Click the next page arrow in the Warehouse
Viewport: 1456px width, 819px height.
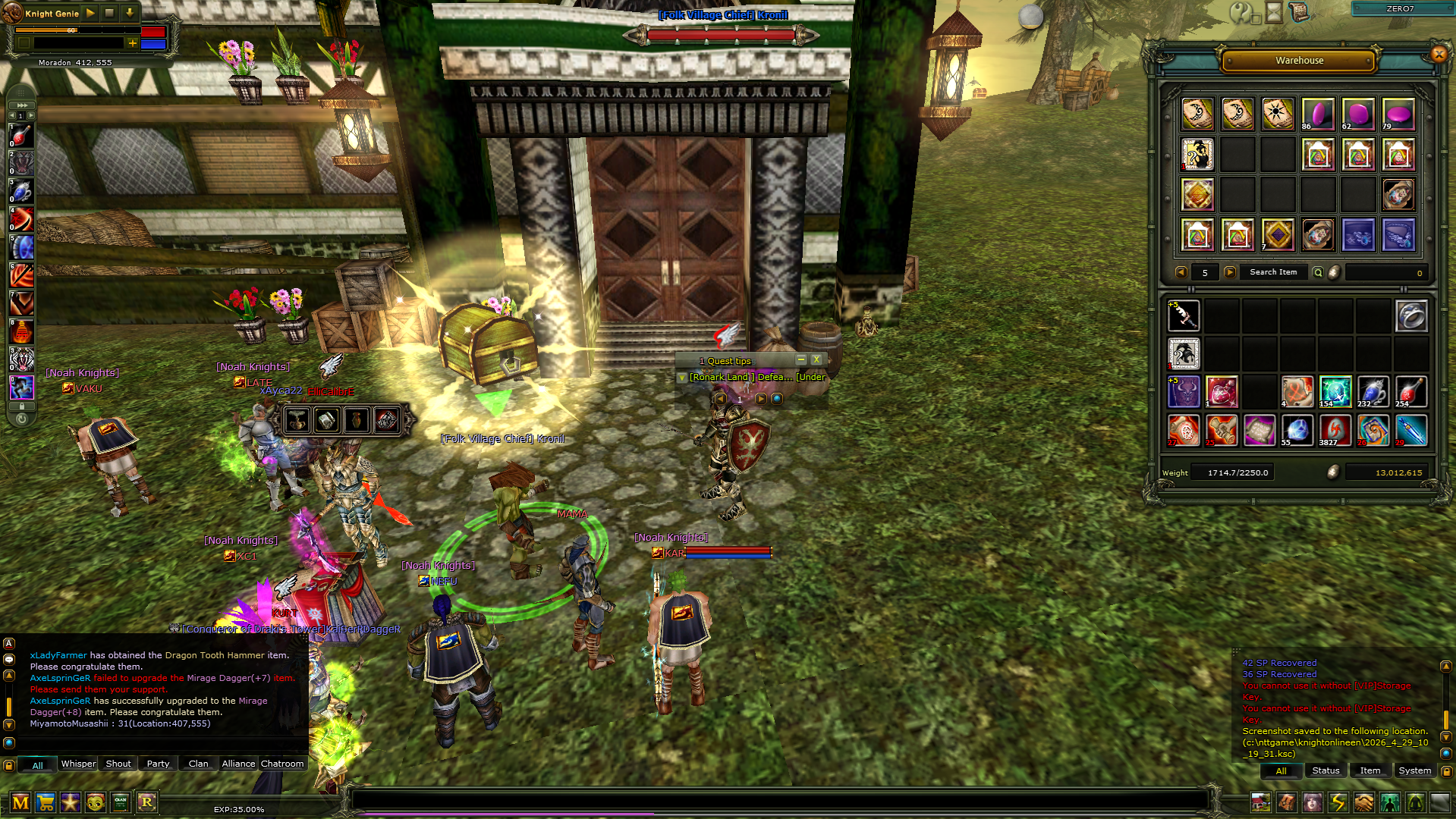click(x=1228, y=271)
